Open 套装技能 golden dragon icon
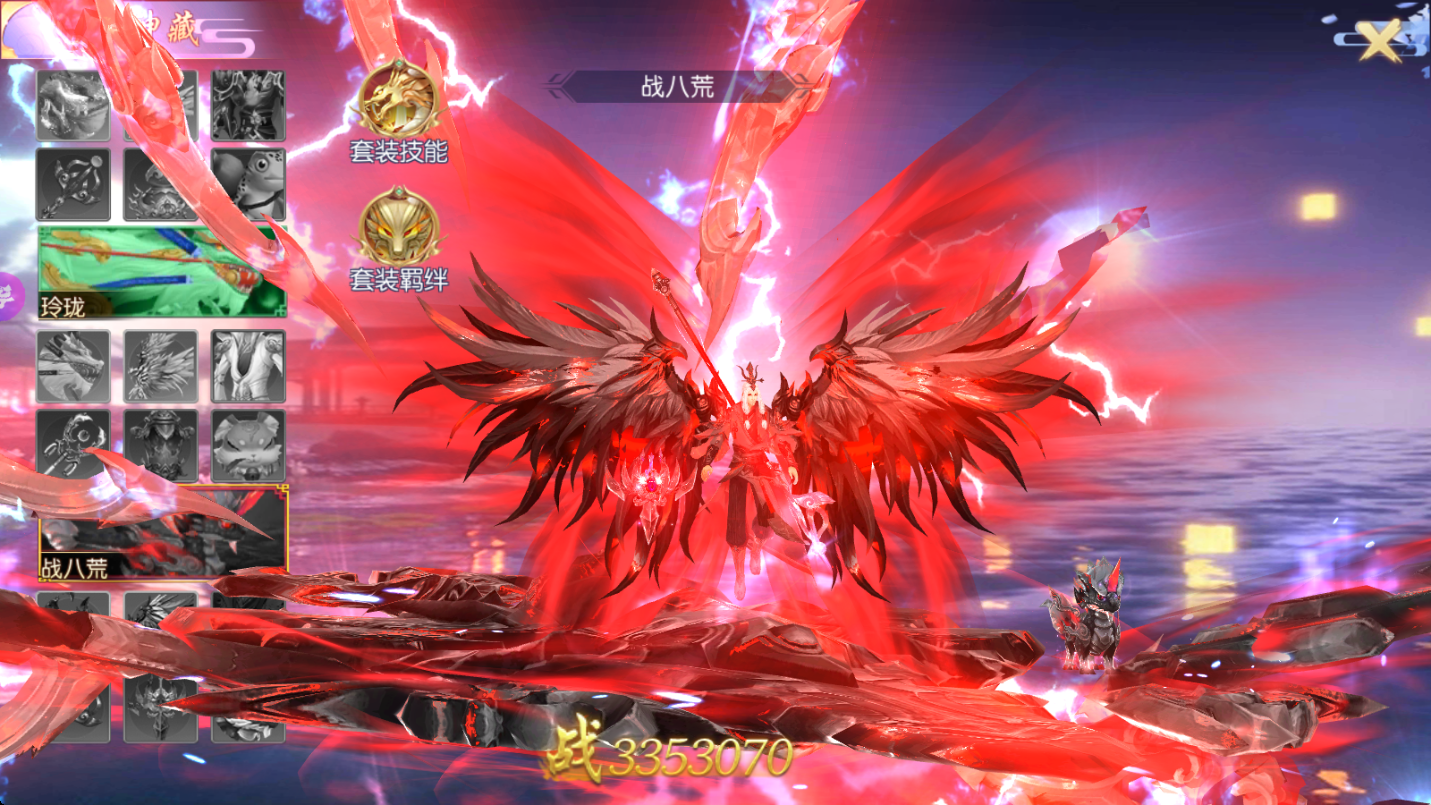The width and height of the screenshot is (1431, 805). click(x=399, y=100)
